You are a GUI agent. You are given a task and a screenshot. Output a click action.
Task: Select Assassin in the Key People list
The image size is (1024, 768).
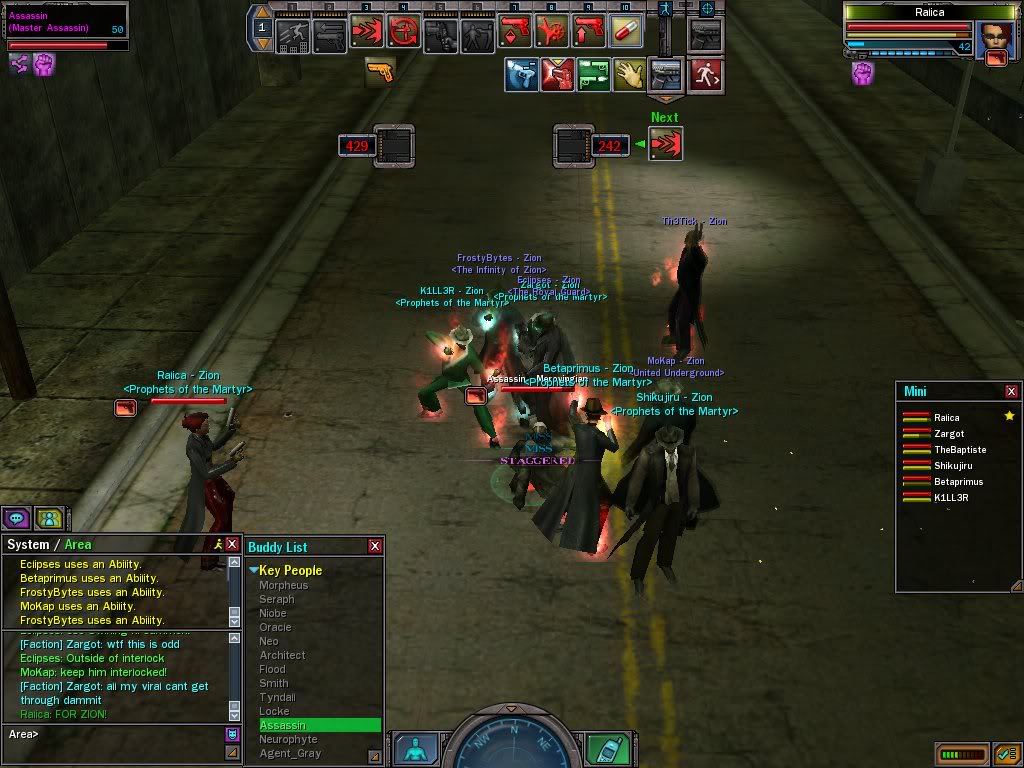coord(283,725)
